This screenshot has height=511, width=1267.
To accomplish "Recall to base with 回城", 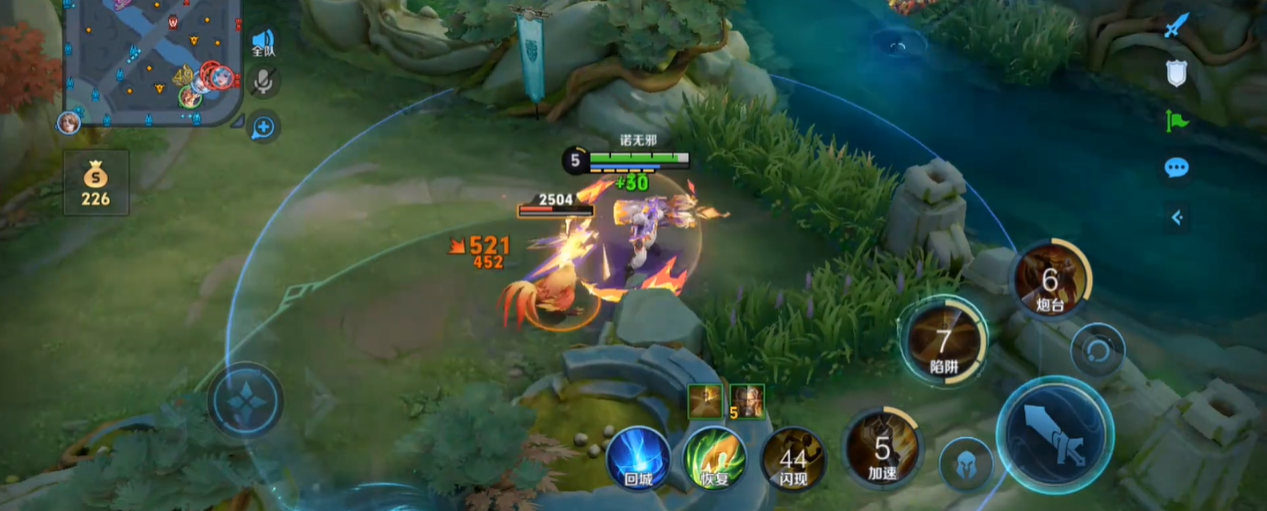I will click(638, 459).
